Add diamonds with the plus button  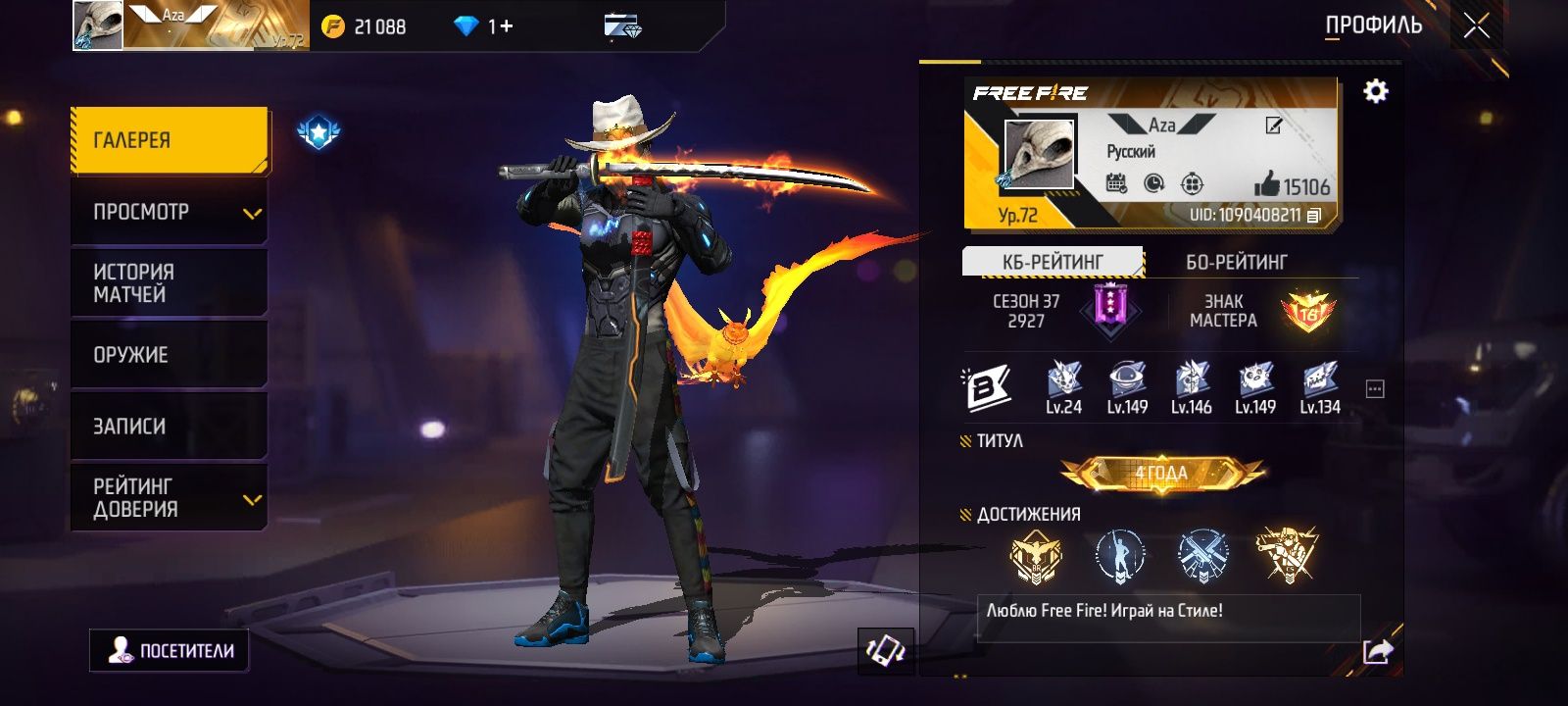tap(507, 26)
